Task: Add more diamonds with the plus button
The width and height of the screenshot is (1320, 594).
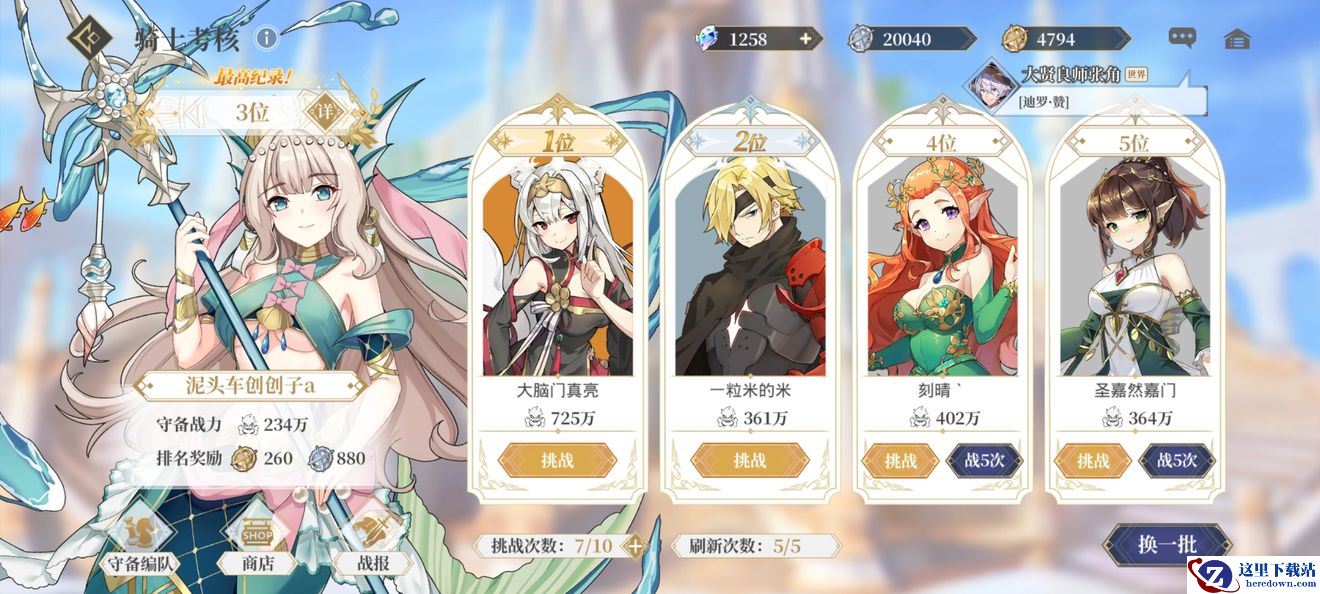Action: pos(805,39)
